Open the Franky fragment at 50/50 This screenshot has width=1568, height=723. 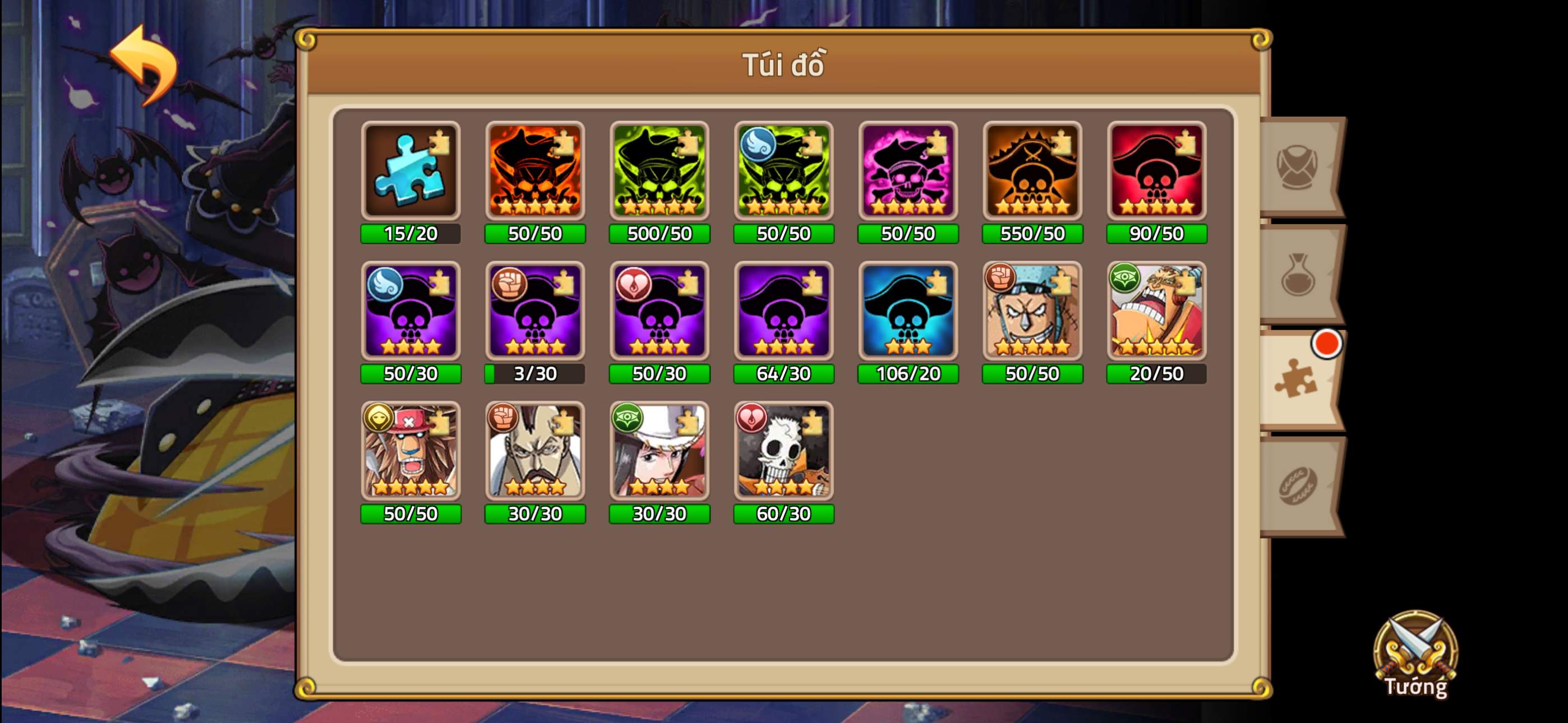[x=1032, y=312]
